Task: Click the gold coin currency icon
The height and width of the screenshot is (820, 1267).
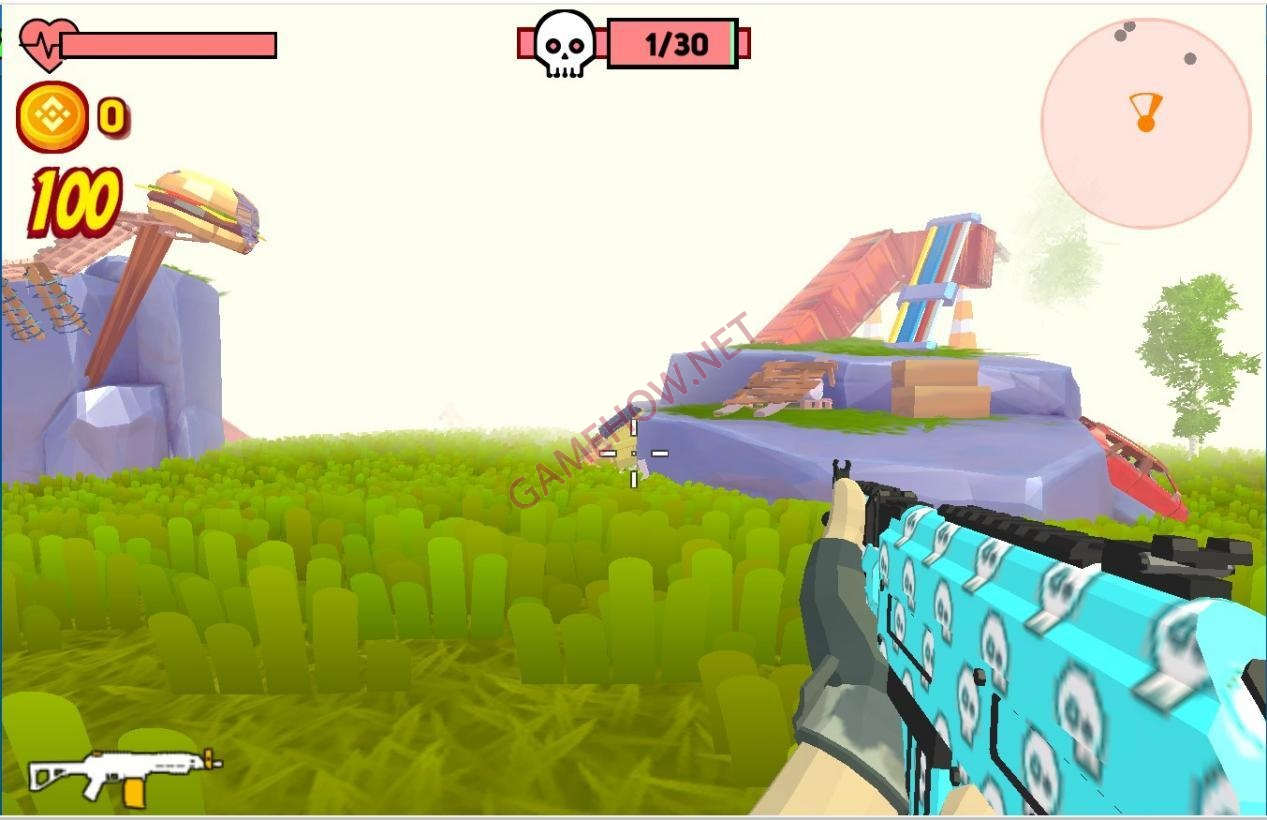Action: click(x=52, y=117)
